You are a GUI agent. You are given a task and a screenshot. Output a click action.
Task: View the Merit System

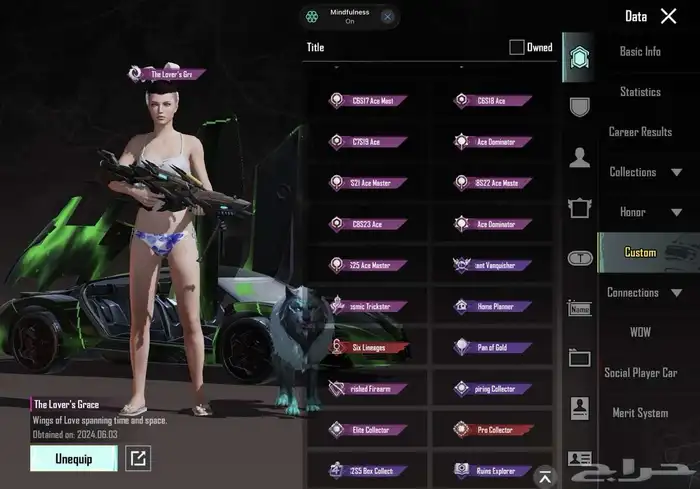coord(640,413)
